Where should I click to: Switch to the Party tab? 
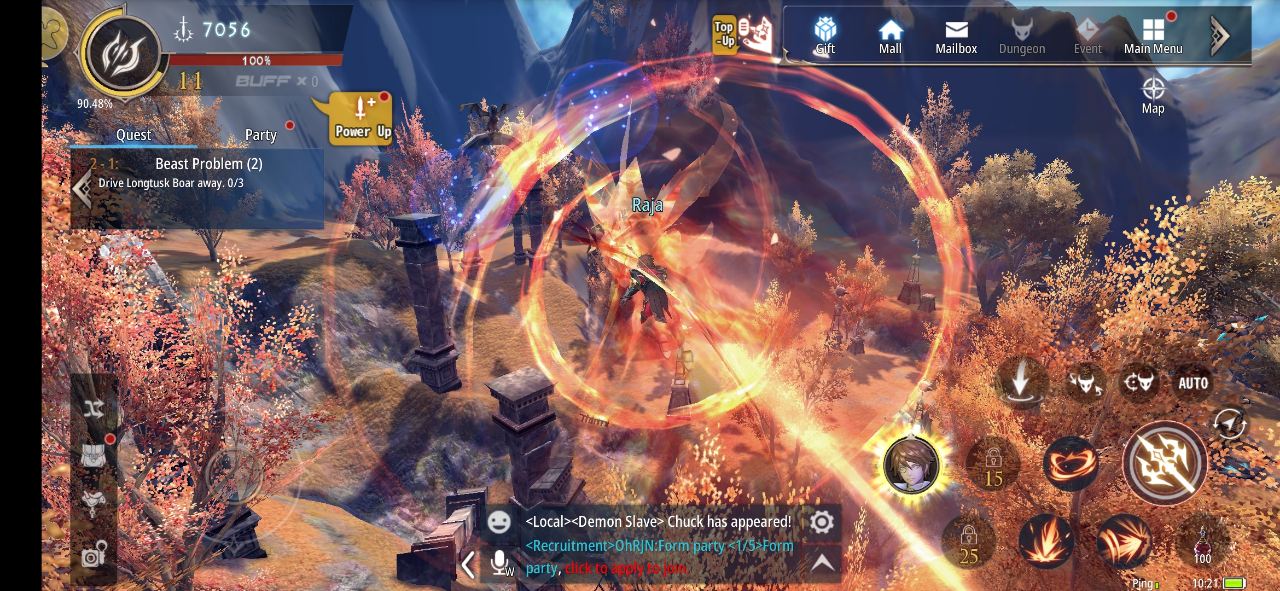[261, 135]
